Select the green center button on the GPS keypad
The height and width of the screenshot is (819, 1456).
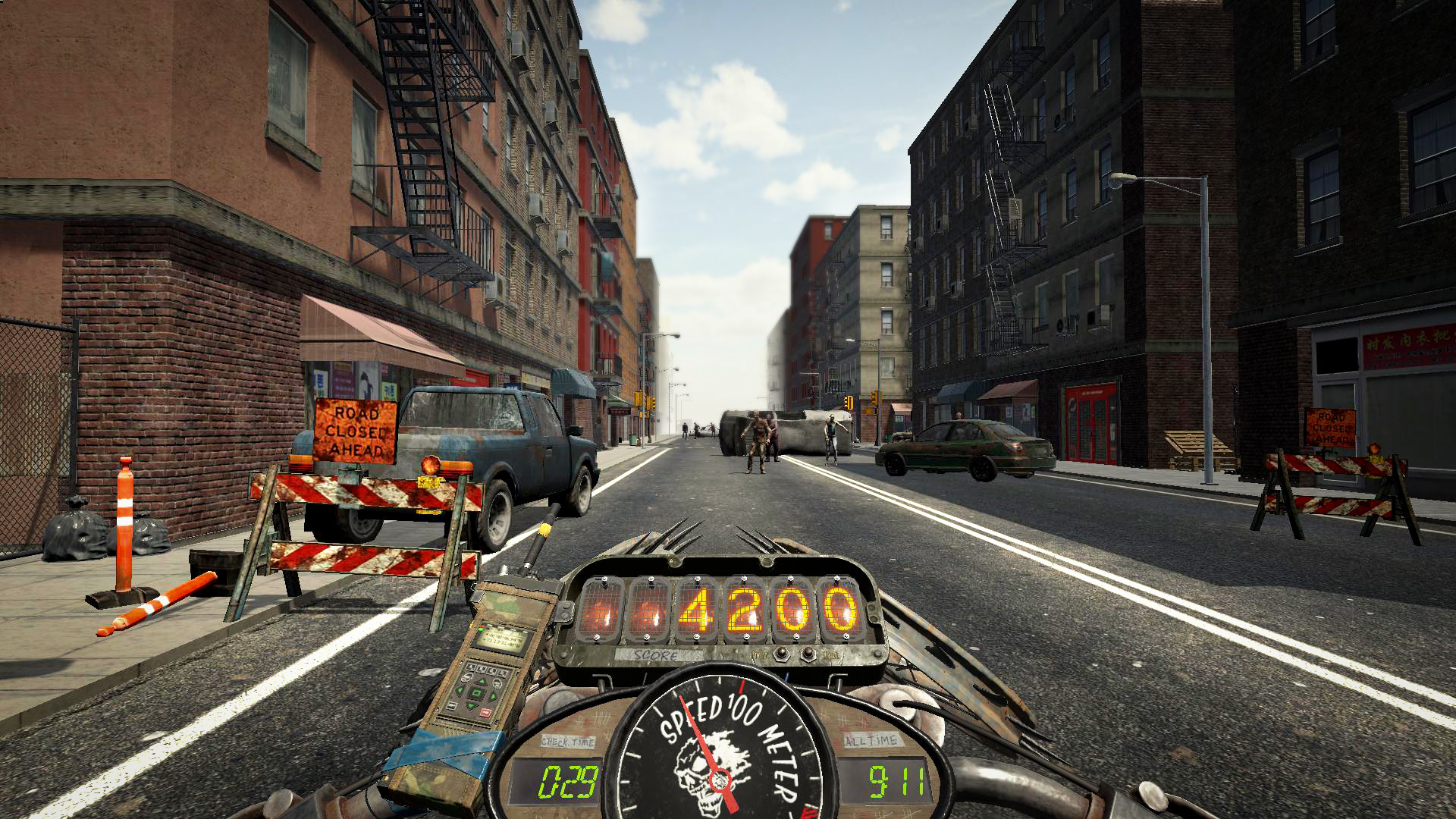[x=476, y=692]
